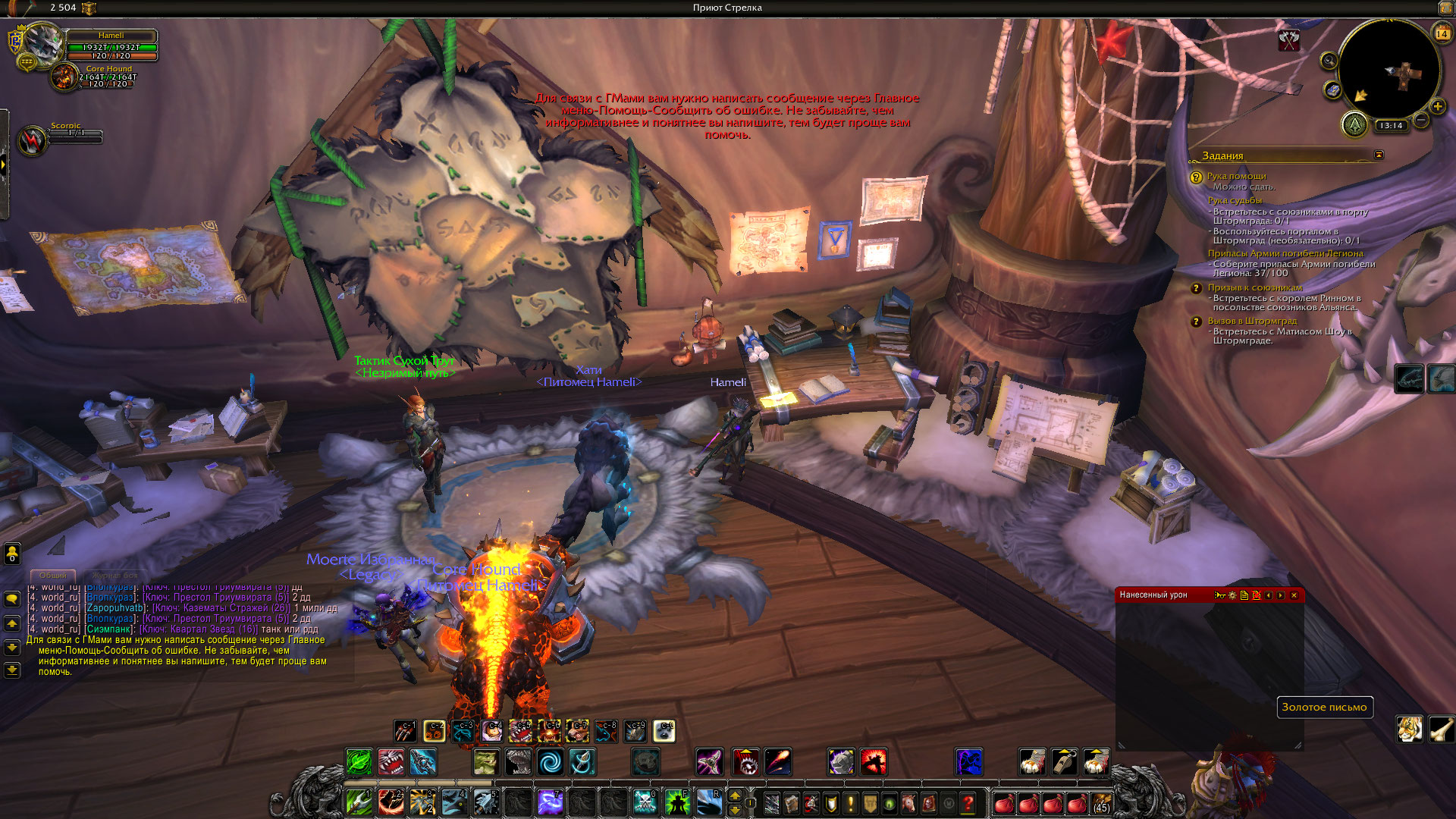Select the quest Призыв к союзникам

[x=1254, y=287]
